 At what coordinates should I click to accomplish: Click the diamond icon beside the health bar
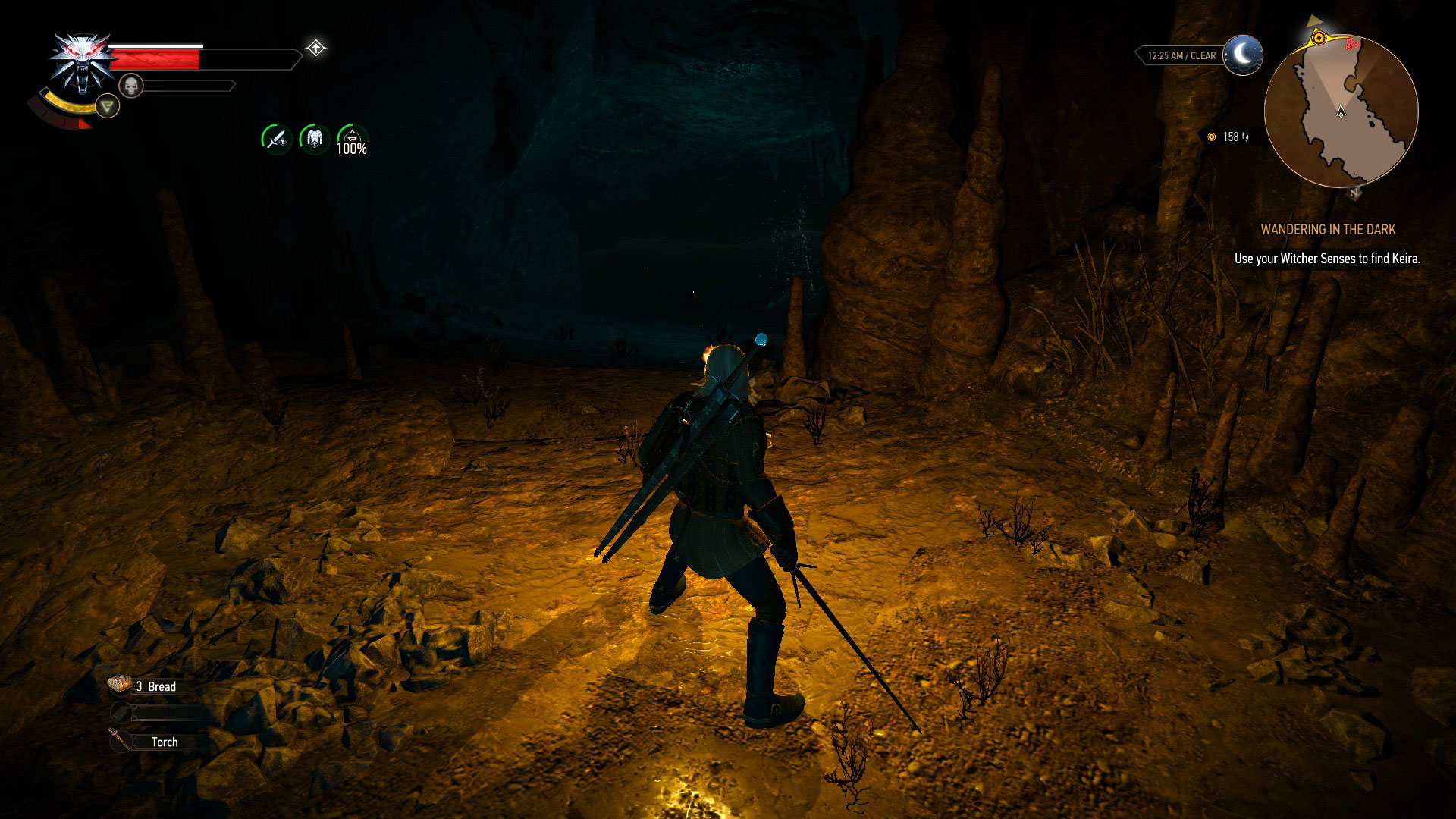click(315, 49)
